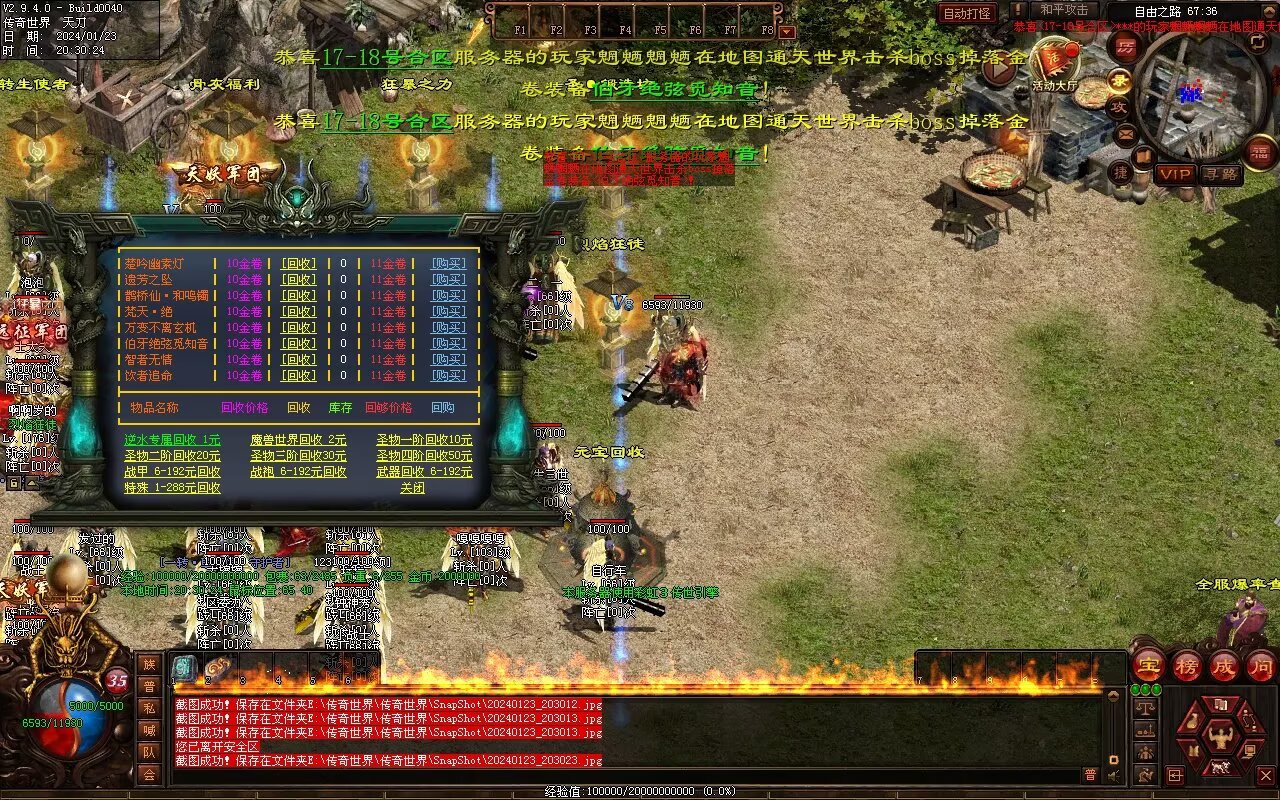Screen dimensions: 1280x800
Task: Select the 喊 shout chat channel
Action: (x=149, y=730)
